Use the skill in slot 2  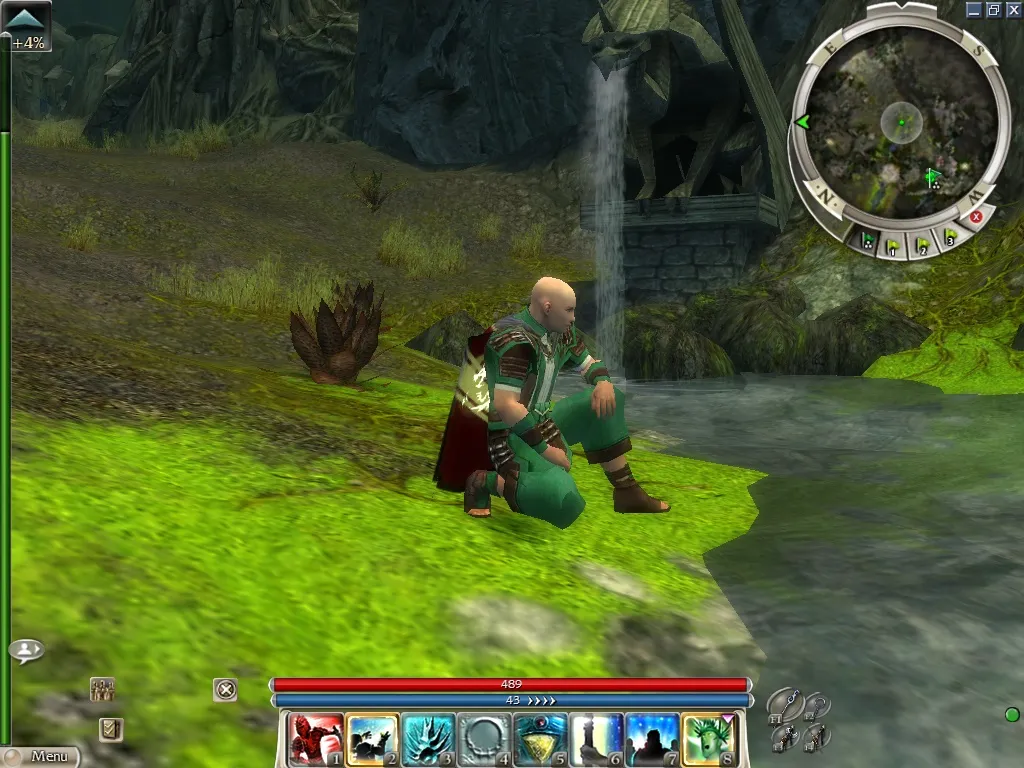[372, 739]
